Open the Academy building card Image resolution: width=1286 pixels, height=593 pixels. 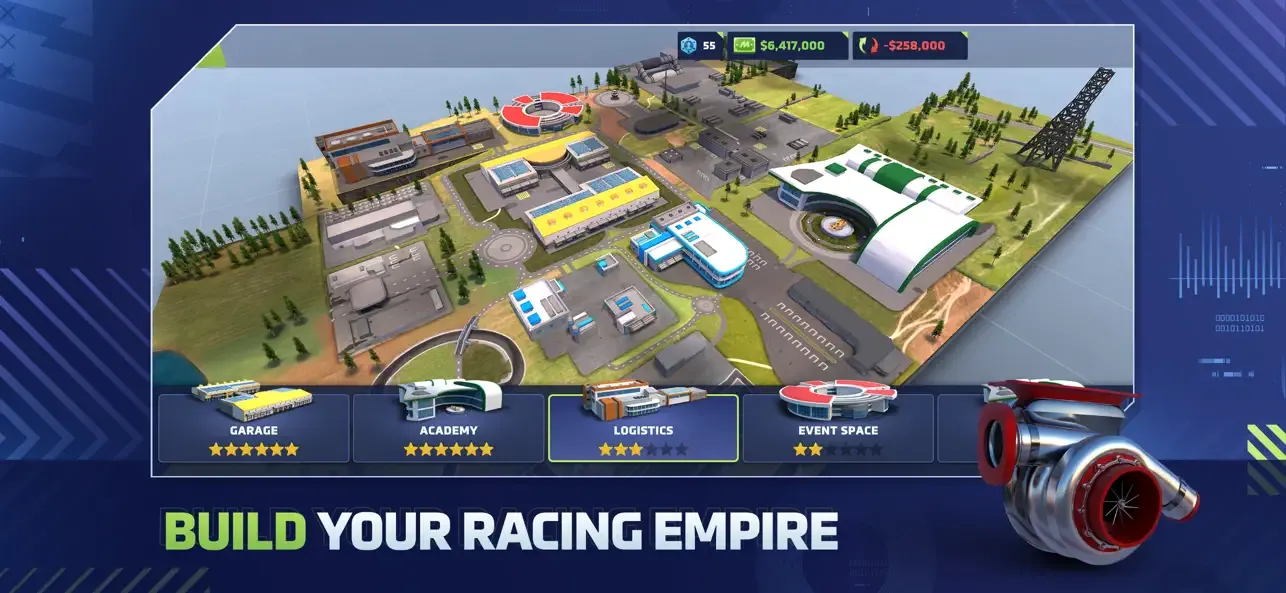point(448,429)
